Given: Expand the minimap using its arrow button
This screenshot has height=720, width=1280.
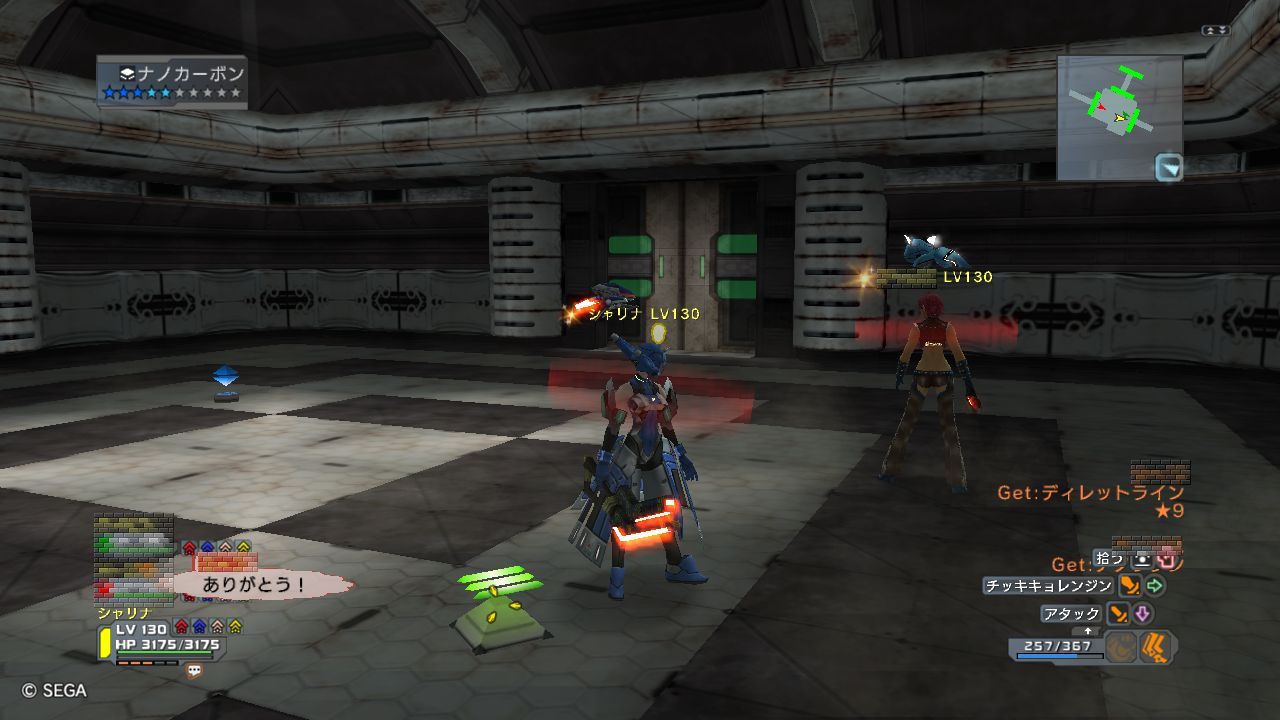Looking at the screenshot, I should coord(1168,167).
